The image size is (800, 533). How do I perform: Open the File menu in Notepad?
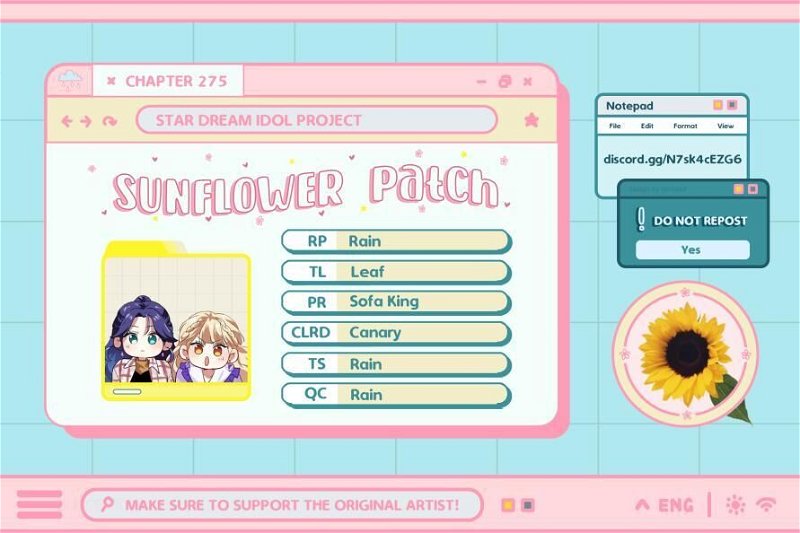[615, 127]
